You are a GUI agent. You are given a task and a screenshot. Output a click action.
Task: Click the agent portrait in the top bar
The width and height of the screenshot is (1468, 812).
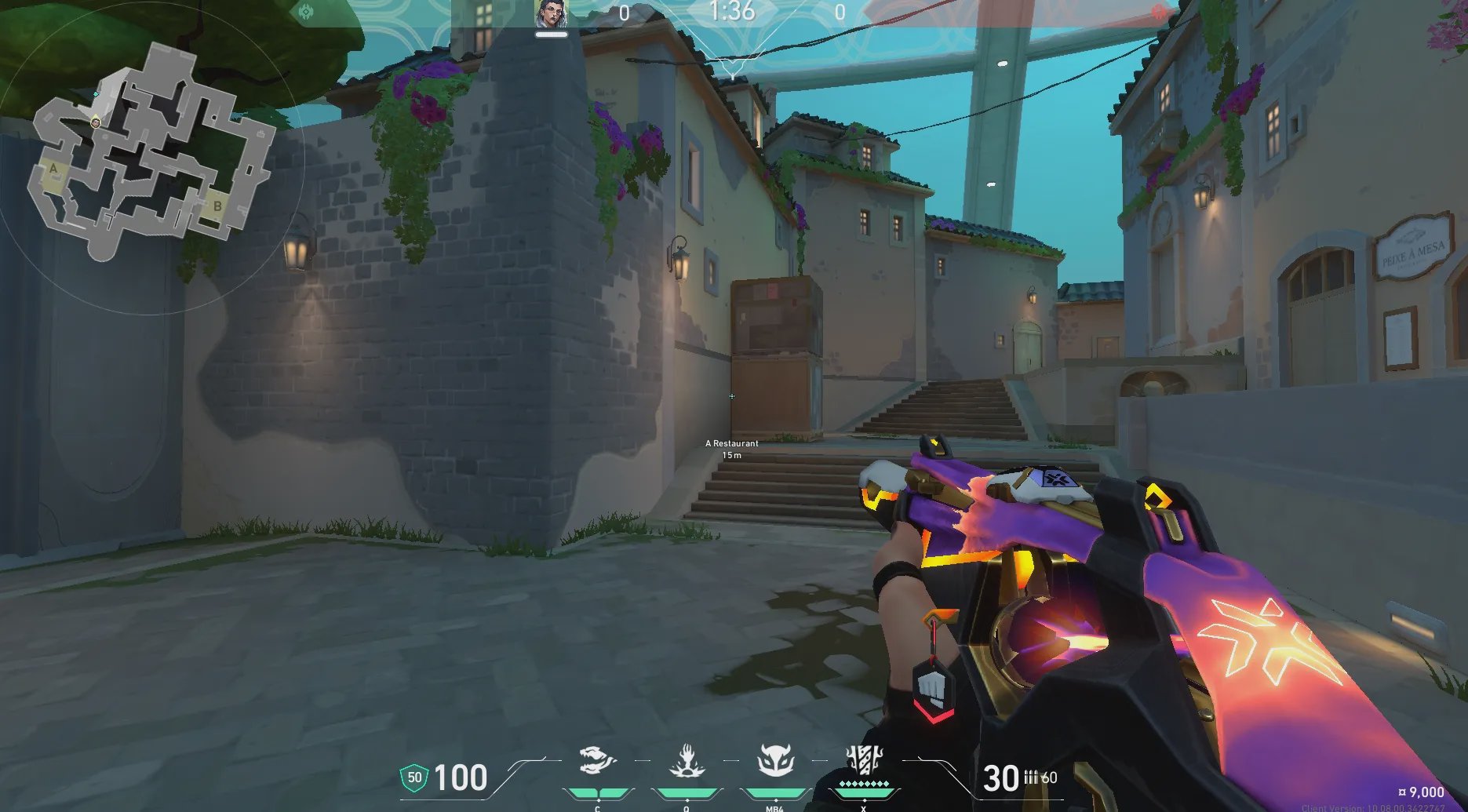pyautogui.click(x=551, y=14)
